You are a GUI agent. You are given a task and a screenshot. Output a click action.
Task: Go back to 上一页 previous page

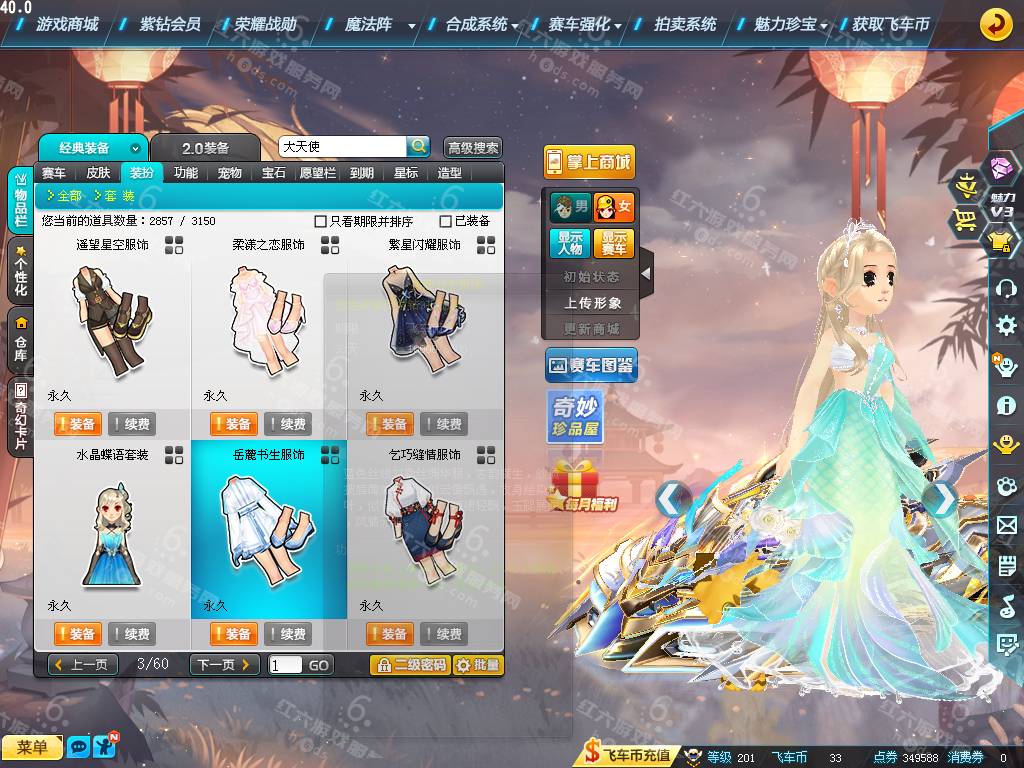pos(84,665)
